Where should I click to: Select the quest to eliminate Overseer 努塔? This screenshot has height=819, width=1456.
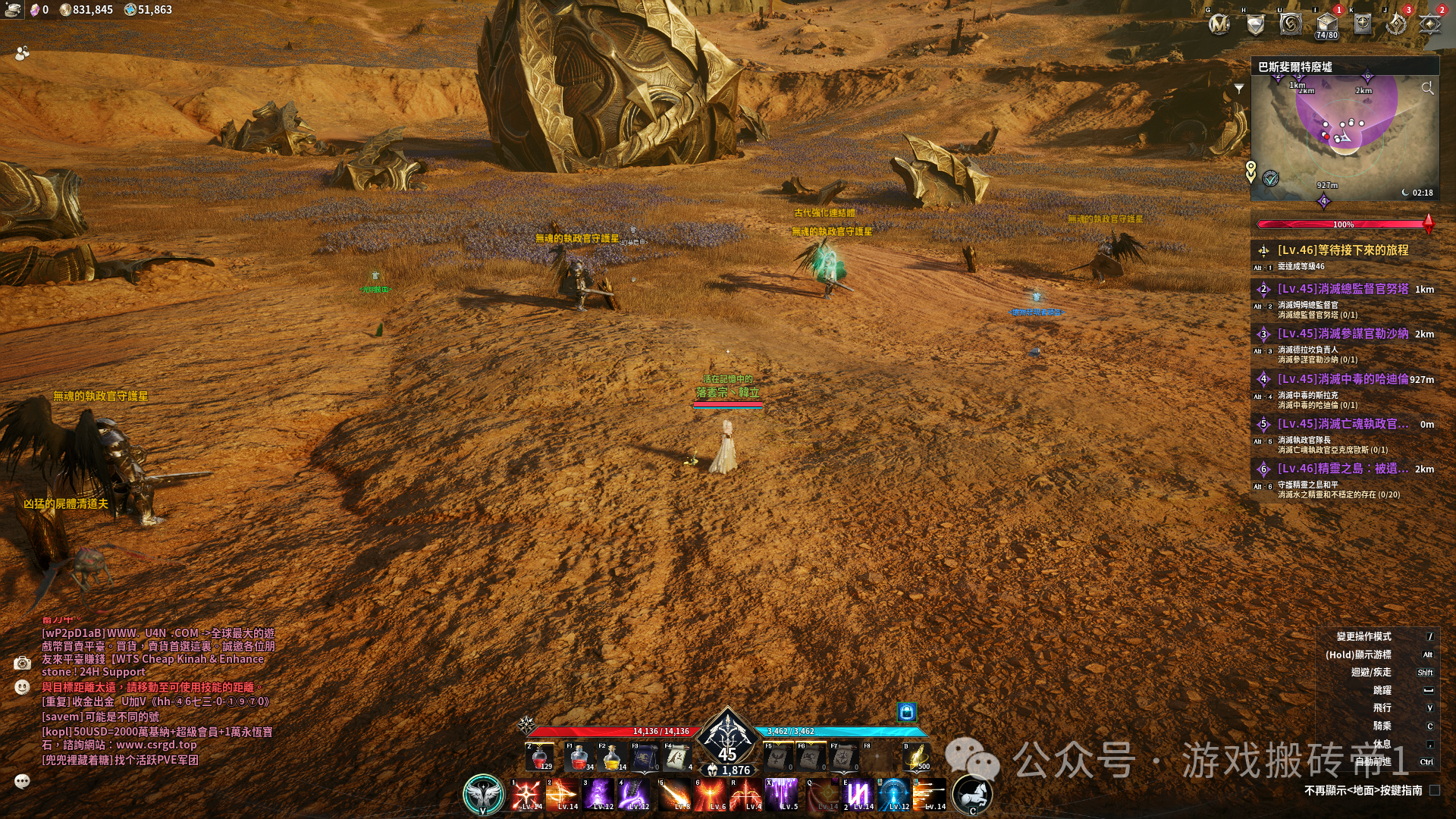point(1342,289)
